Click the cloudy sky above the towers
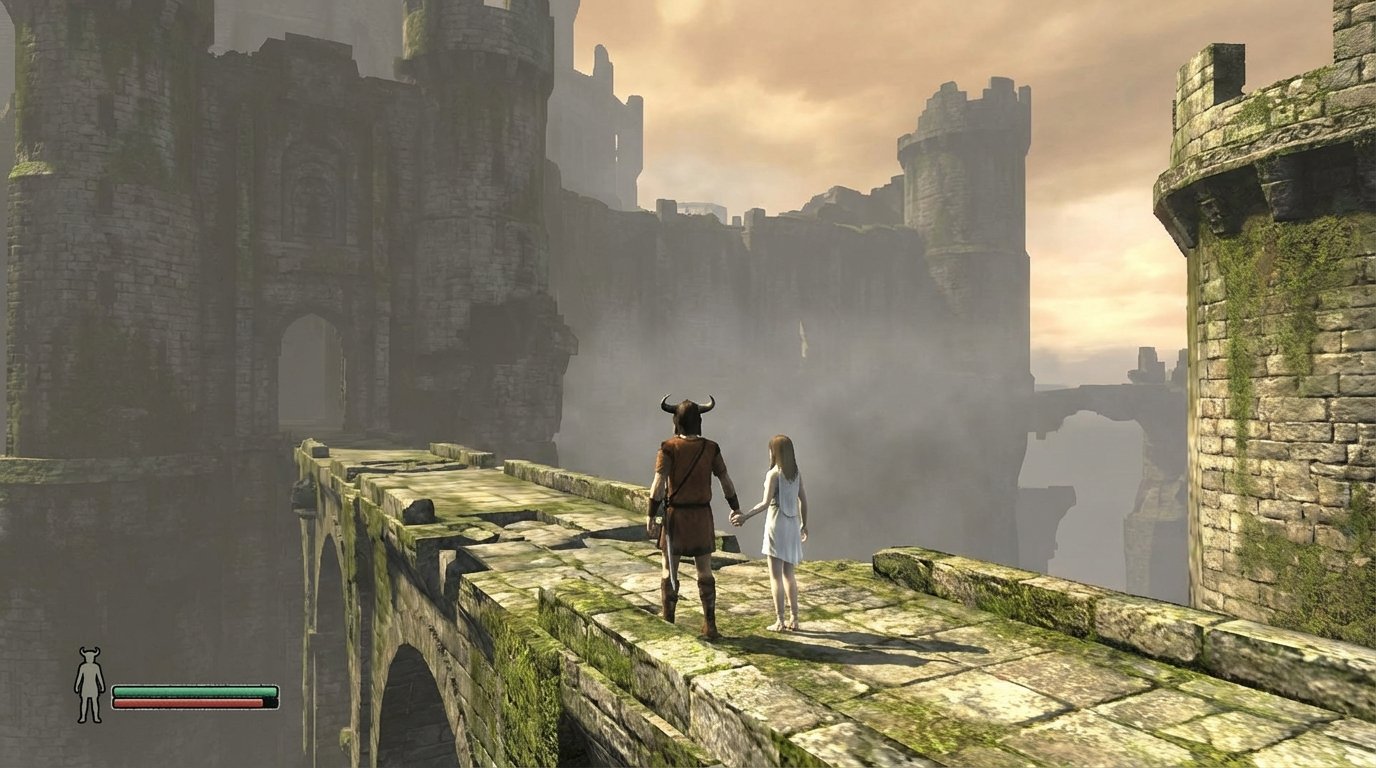Screen dimensions: 1376x768 point(1100,60)
